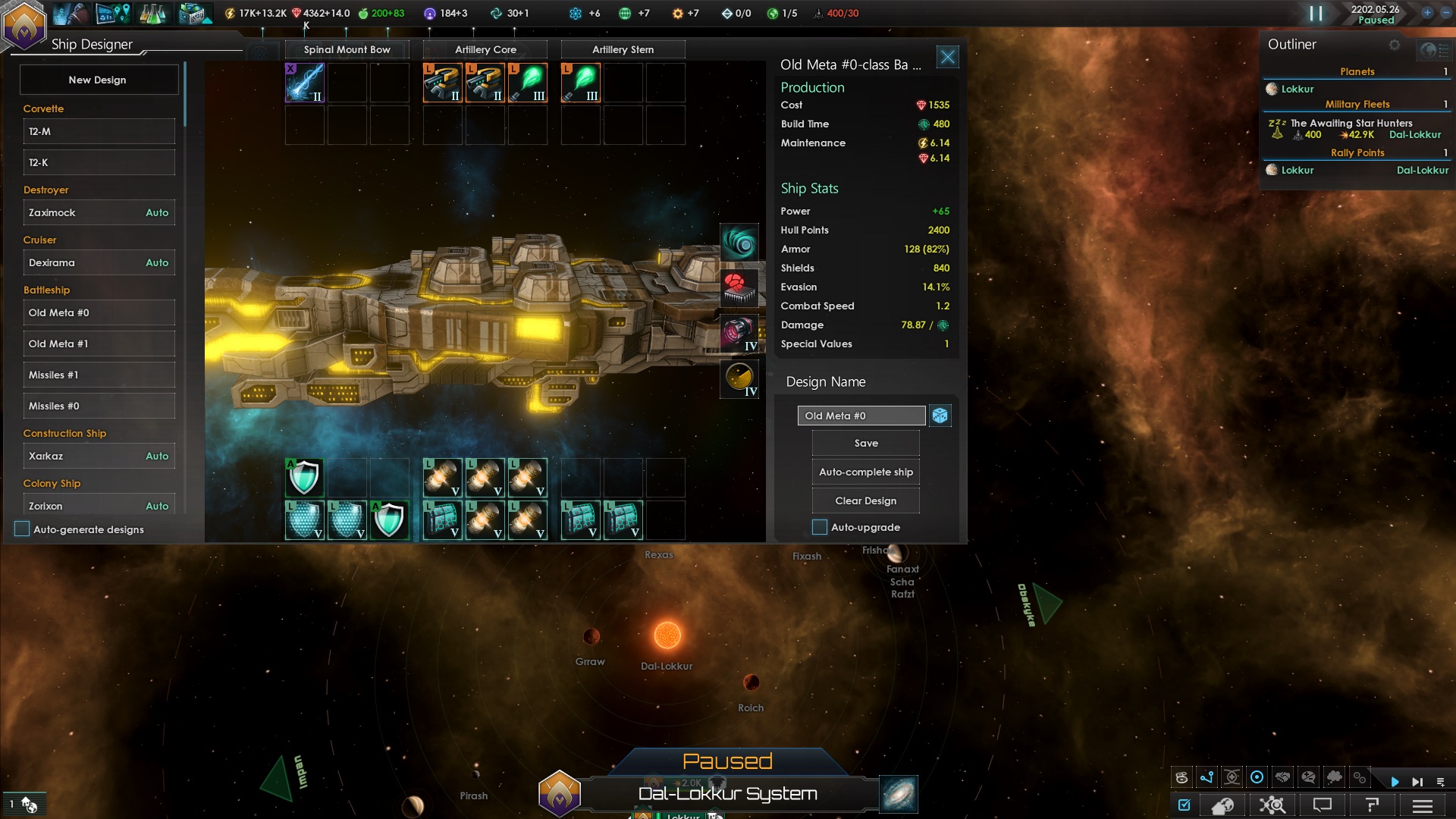Viewport: 1456px width, 819px height.
Task: Click Auto-complete ship button
Action: (x=865, y=472)
